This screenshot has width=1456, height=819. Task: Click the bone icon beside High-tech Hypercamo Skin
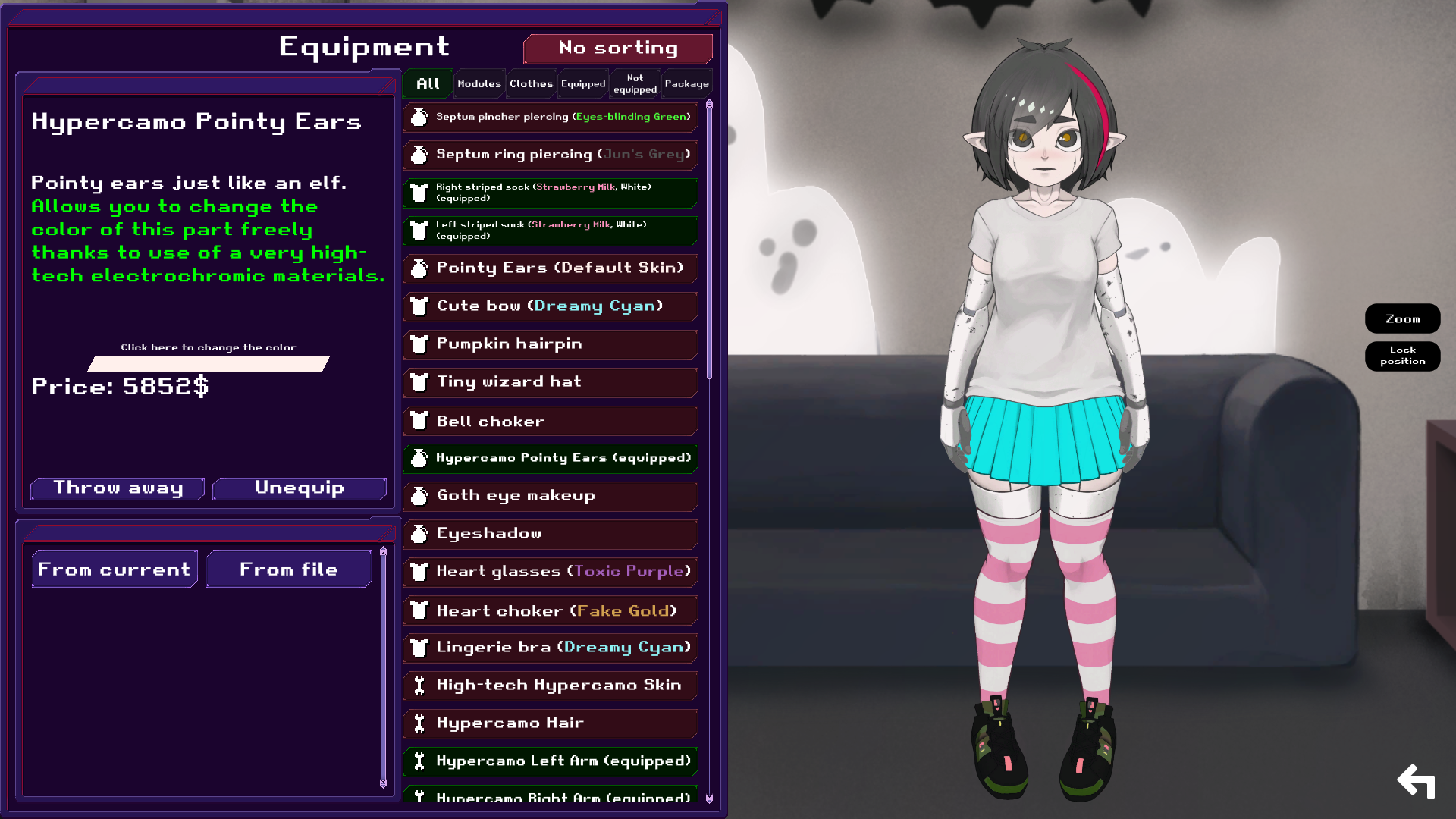419,686
